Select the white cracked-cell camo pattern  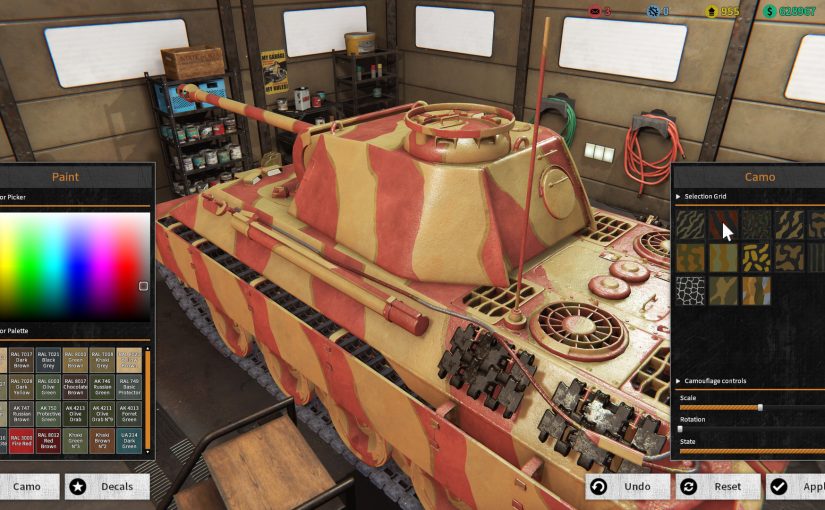tap(690, 290)
